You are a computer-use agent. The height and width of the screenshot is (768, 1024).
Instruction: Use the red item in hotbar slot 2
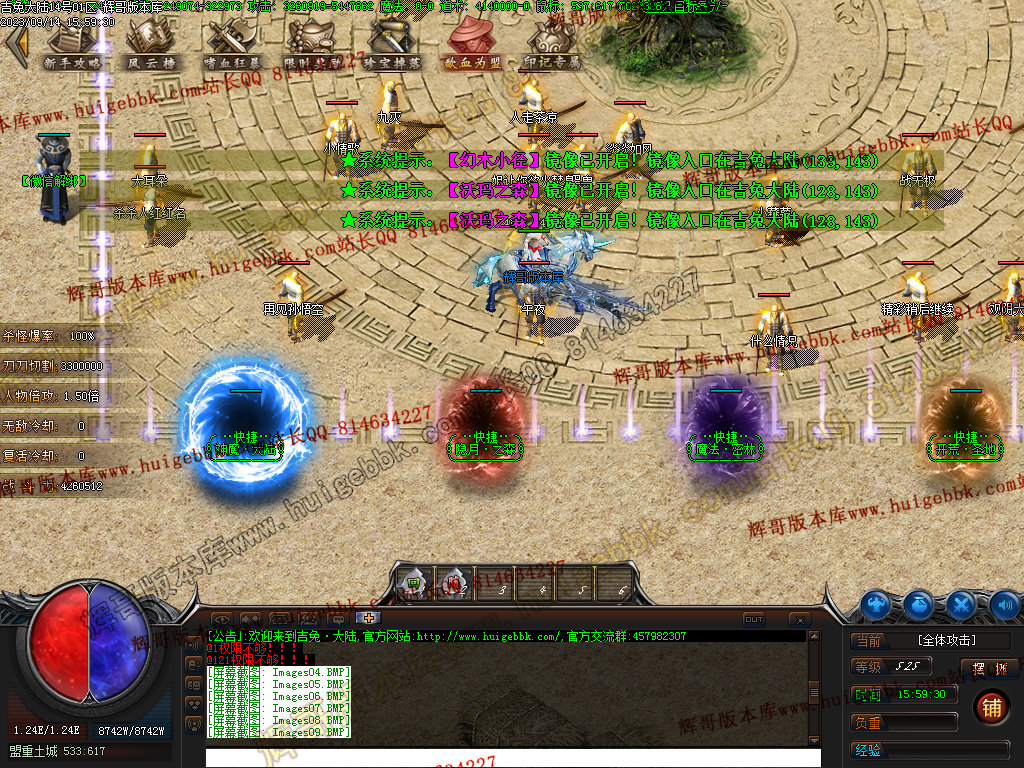tap(452, 583)
